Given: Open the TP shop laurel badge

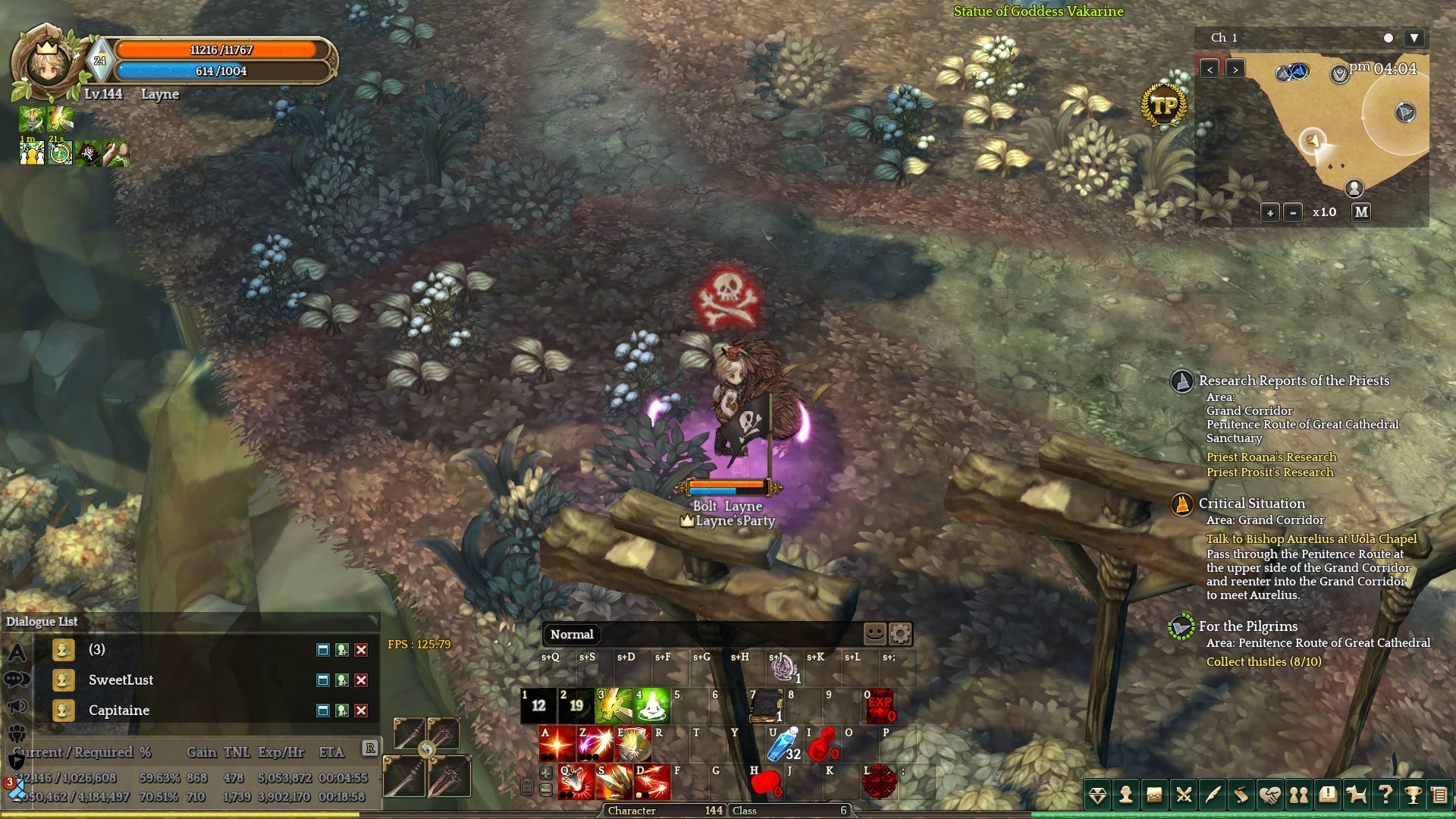Looking at the screenshot, I should click(1164, 107).
